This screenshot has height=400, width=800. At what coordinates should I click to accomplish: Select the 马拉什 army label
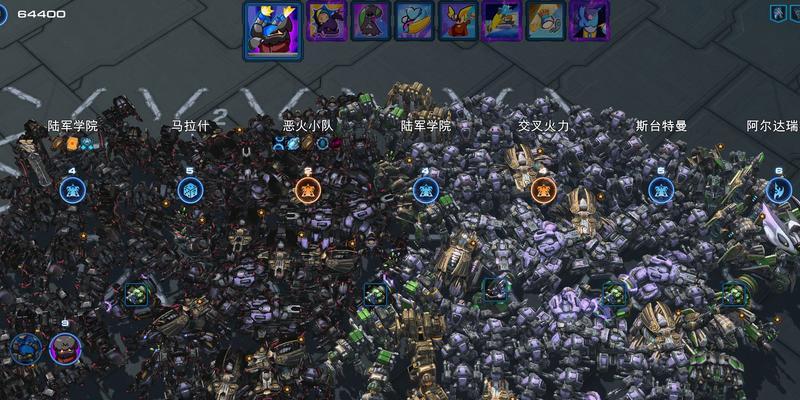[x=190, y=127]
